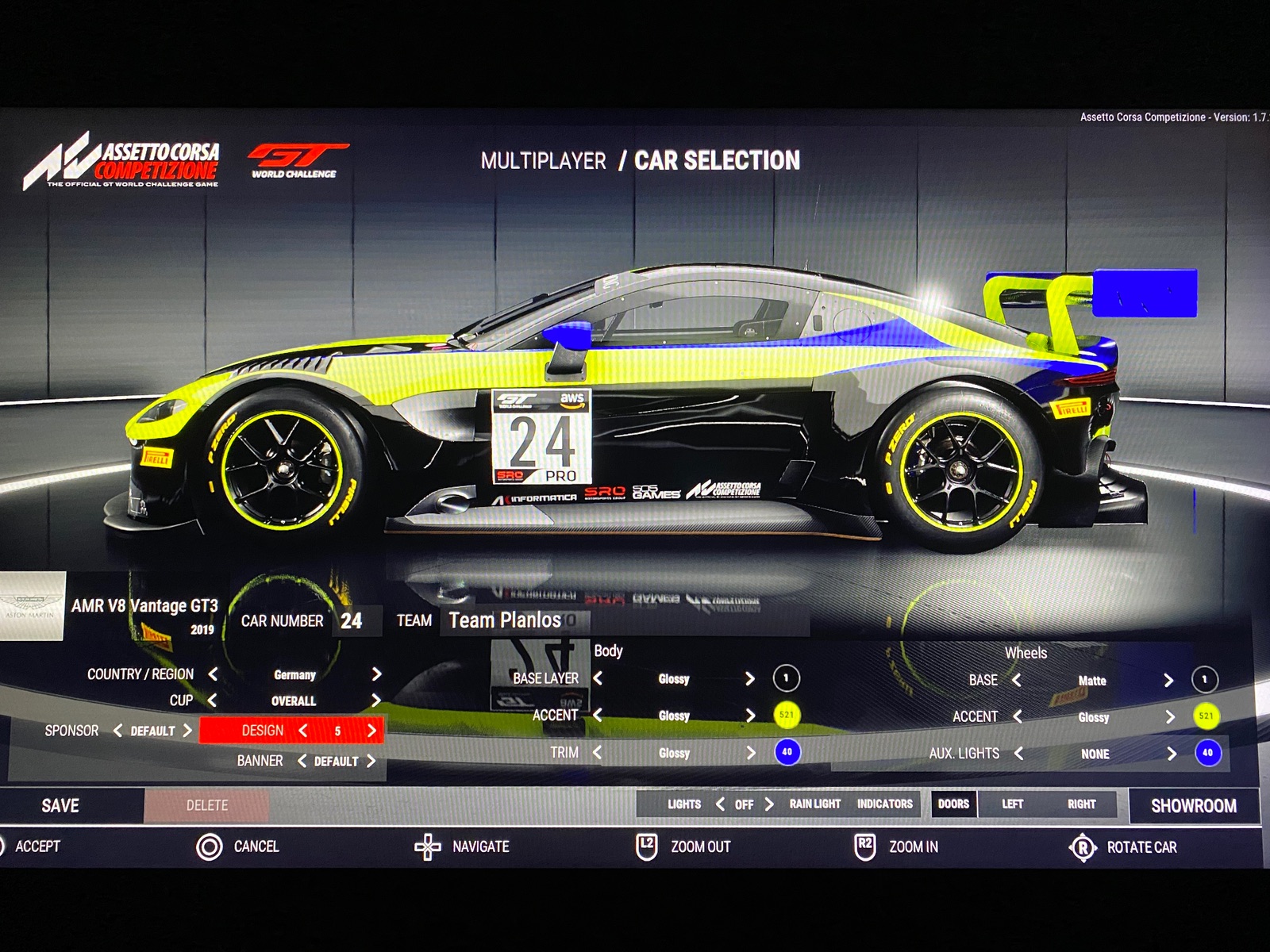Go back to previous Design number
This screenshot has height=952, width=1270.
[302, 731]
